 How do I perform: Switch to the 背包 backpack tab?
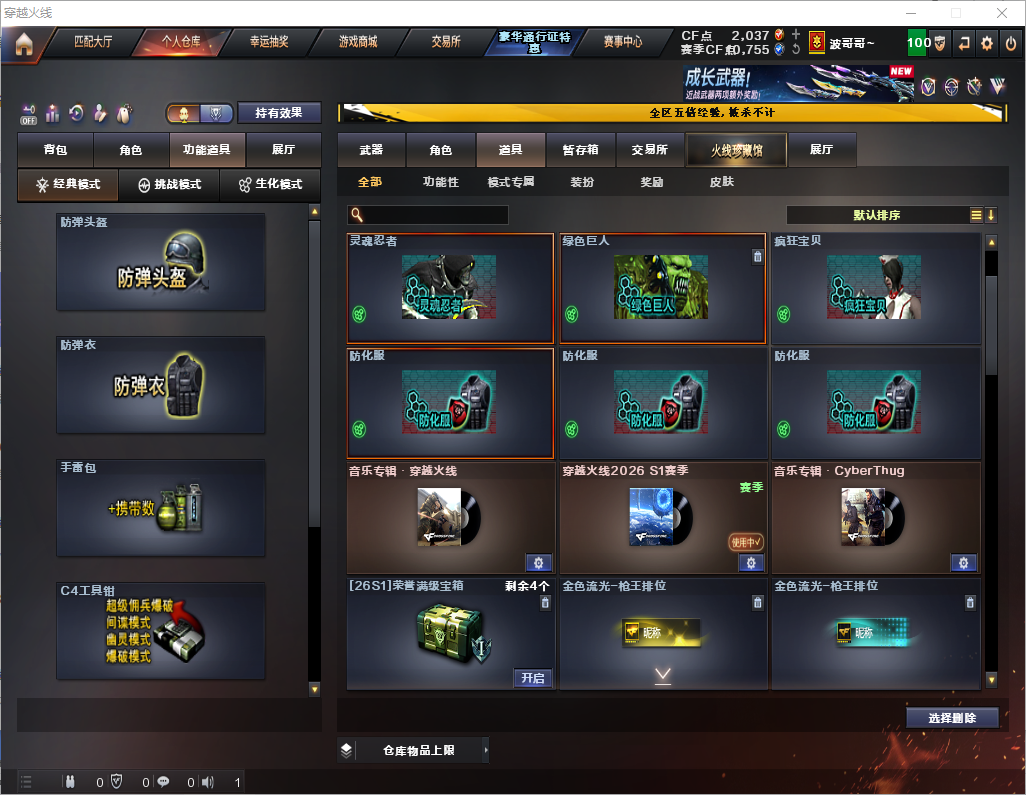pyautogui.click(x=55, y=150)
